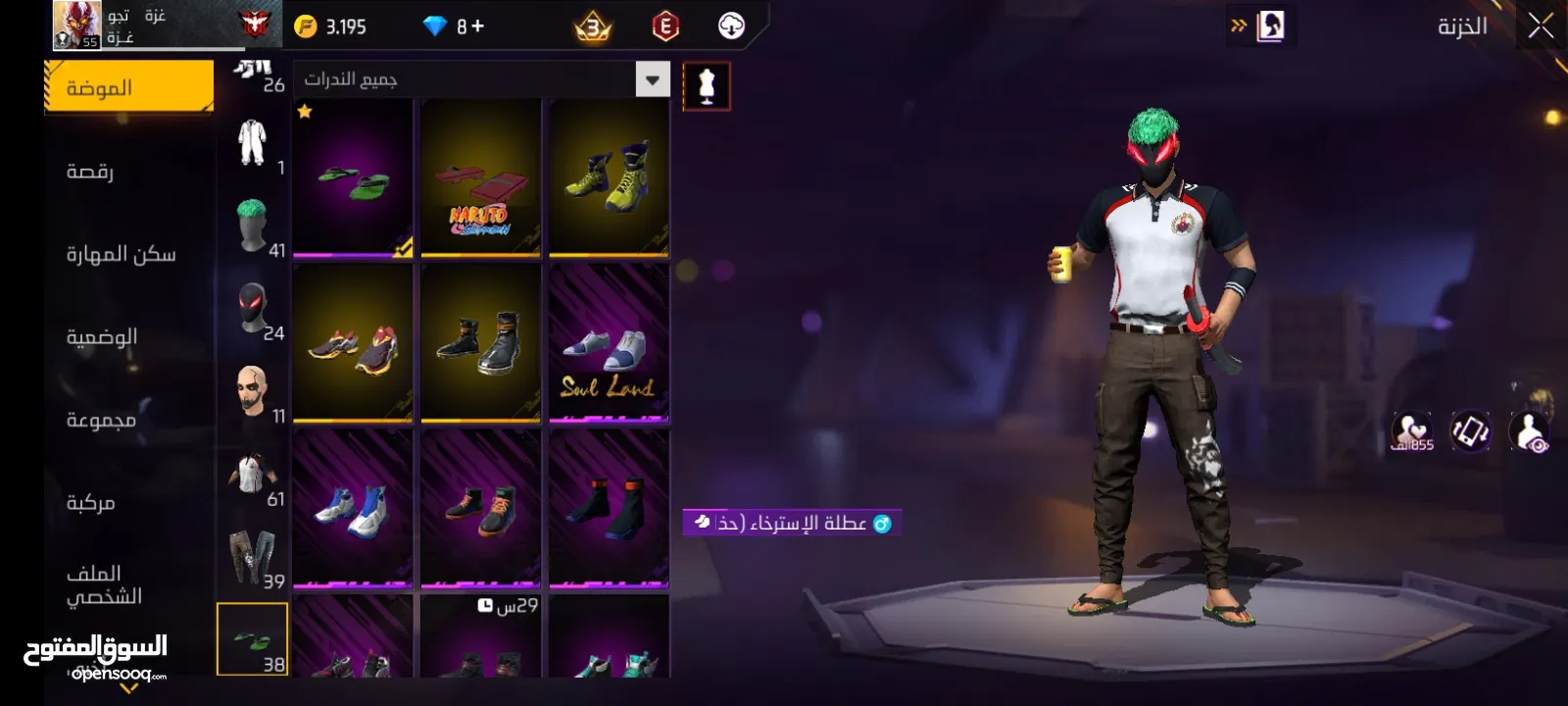This screenshot has width=1568, height=706.
Task: Add diamonds with the plus button
Action: pos(477,26)
